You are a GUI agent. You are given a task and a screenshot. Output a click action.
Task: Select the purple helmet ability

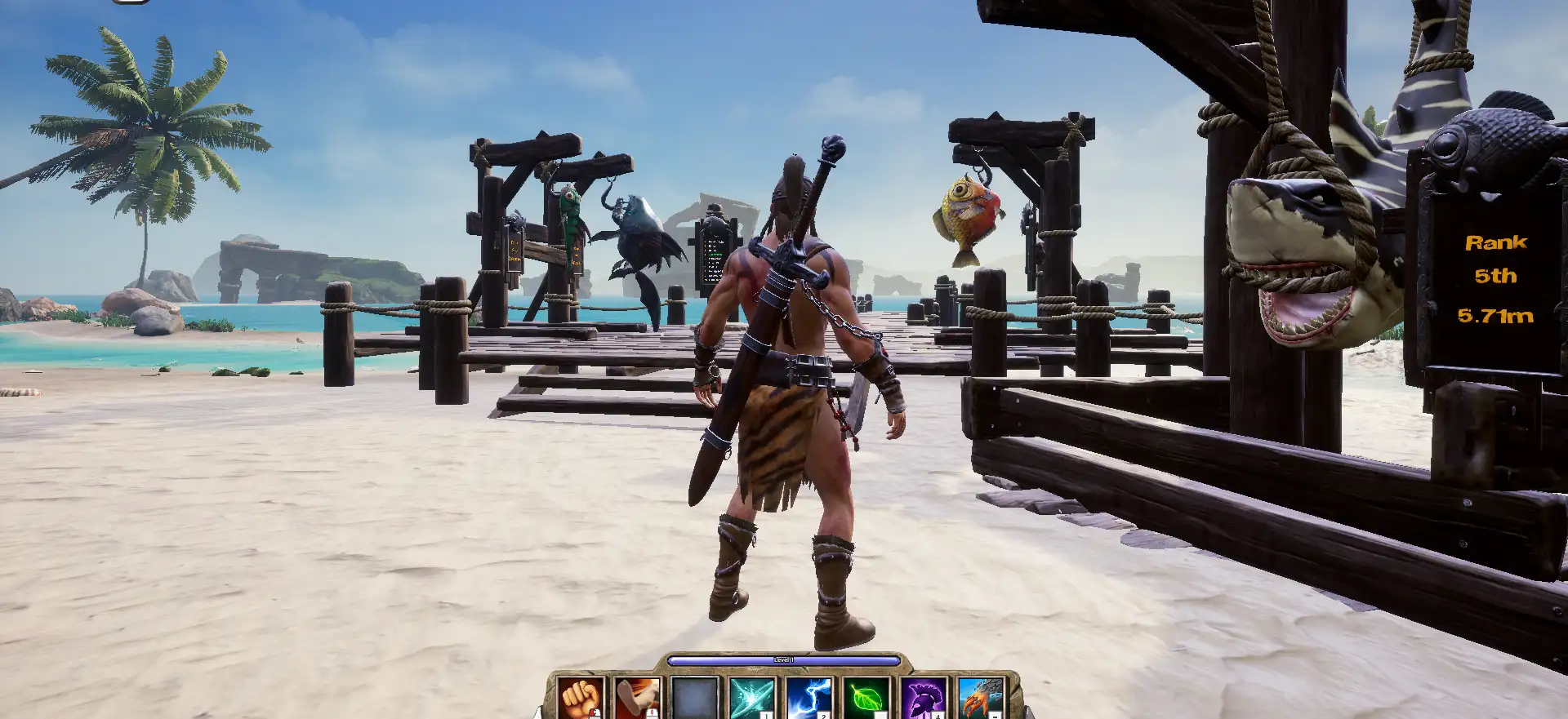(x=923, y=698)
